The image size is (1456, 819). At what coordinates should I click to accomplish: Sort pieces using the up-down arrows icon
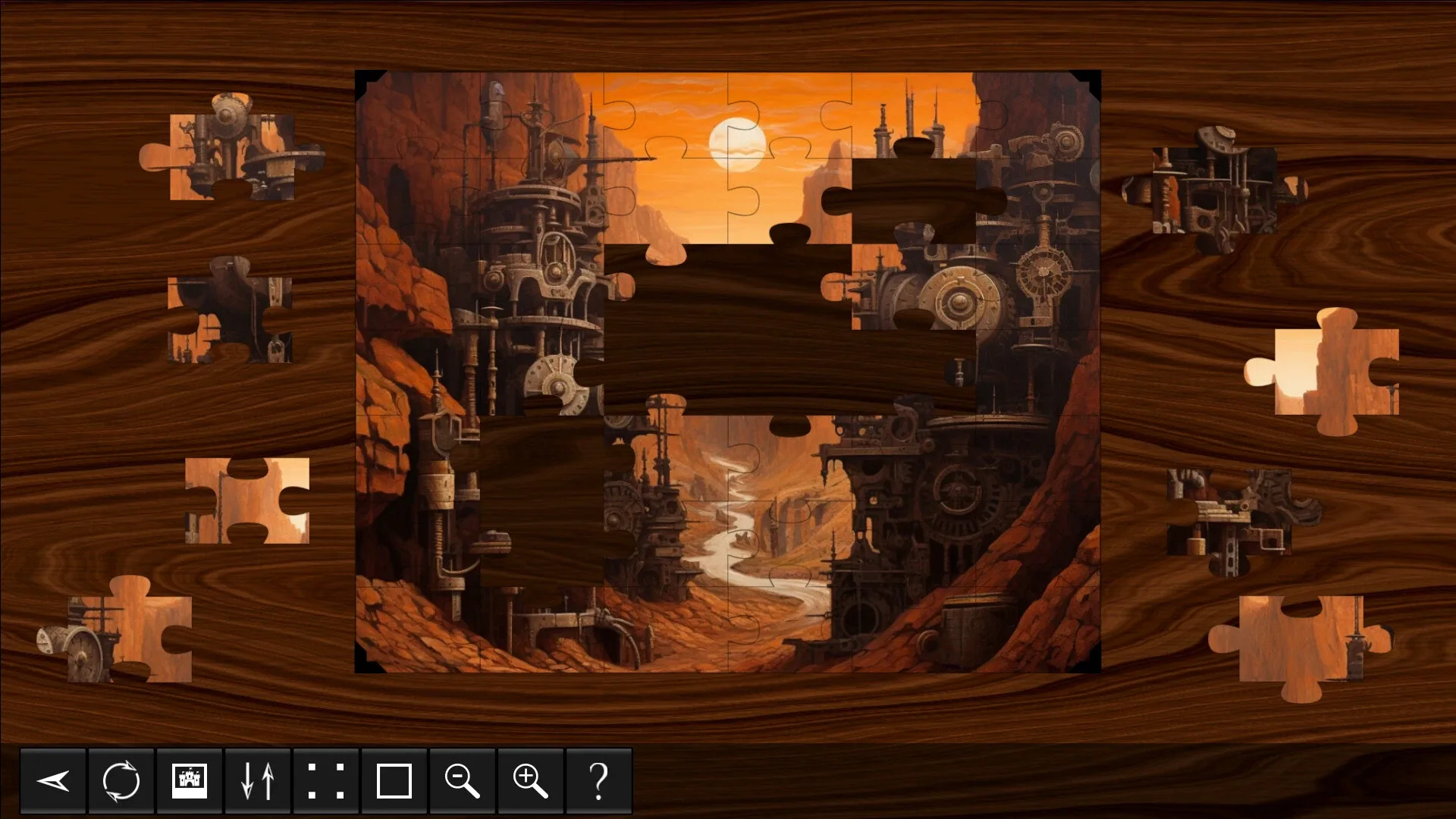point(257,780)
